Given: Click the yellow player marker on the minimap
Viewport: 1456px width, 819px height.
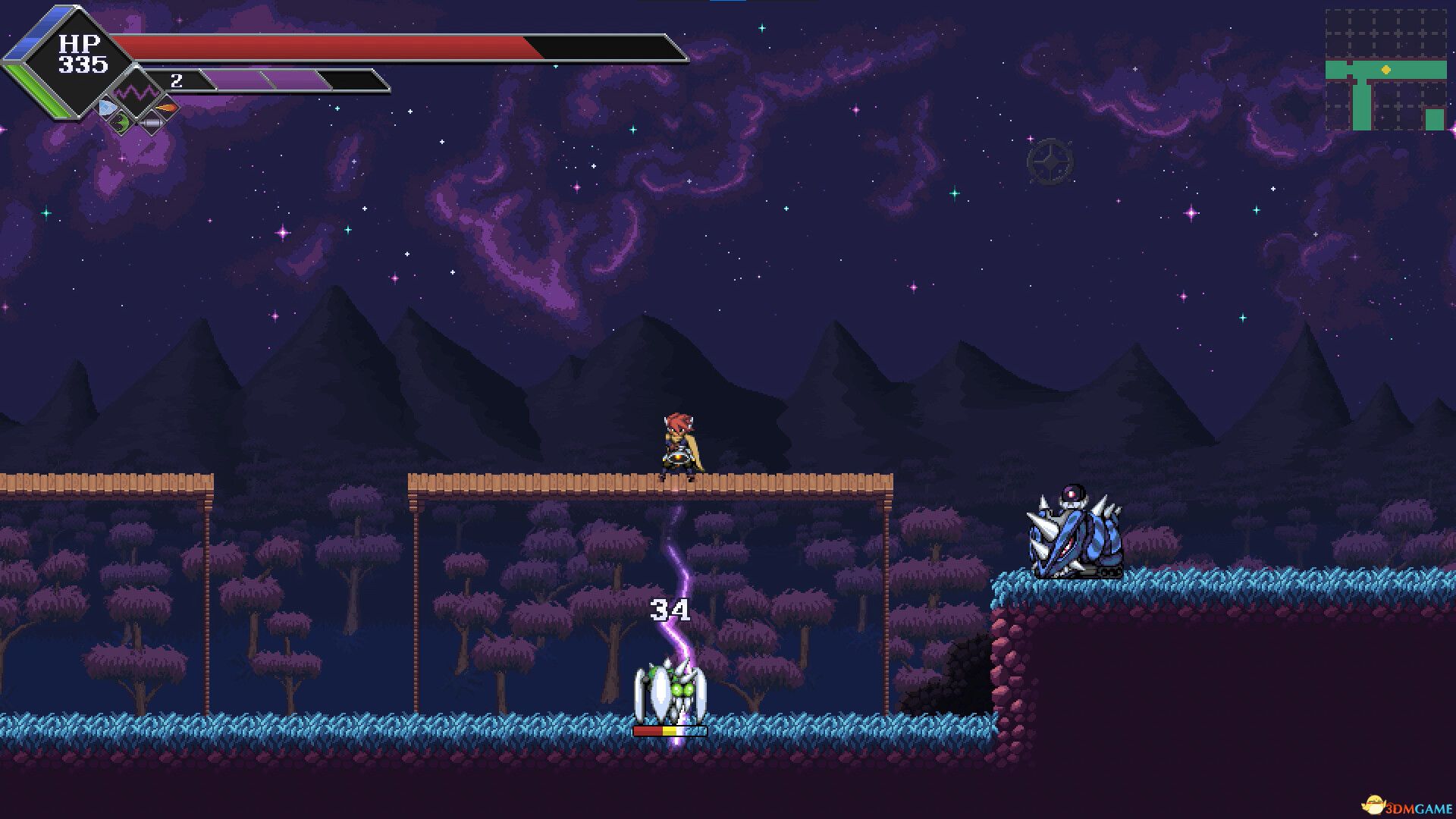Looking at the screenshot, I should point(1385,69).
